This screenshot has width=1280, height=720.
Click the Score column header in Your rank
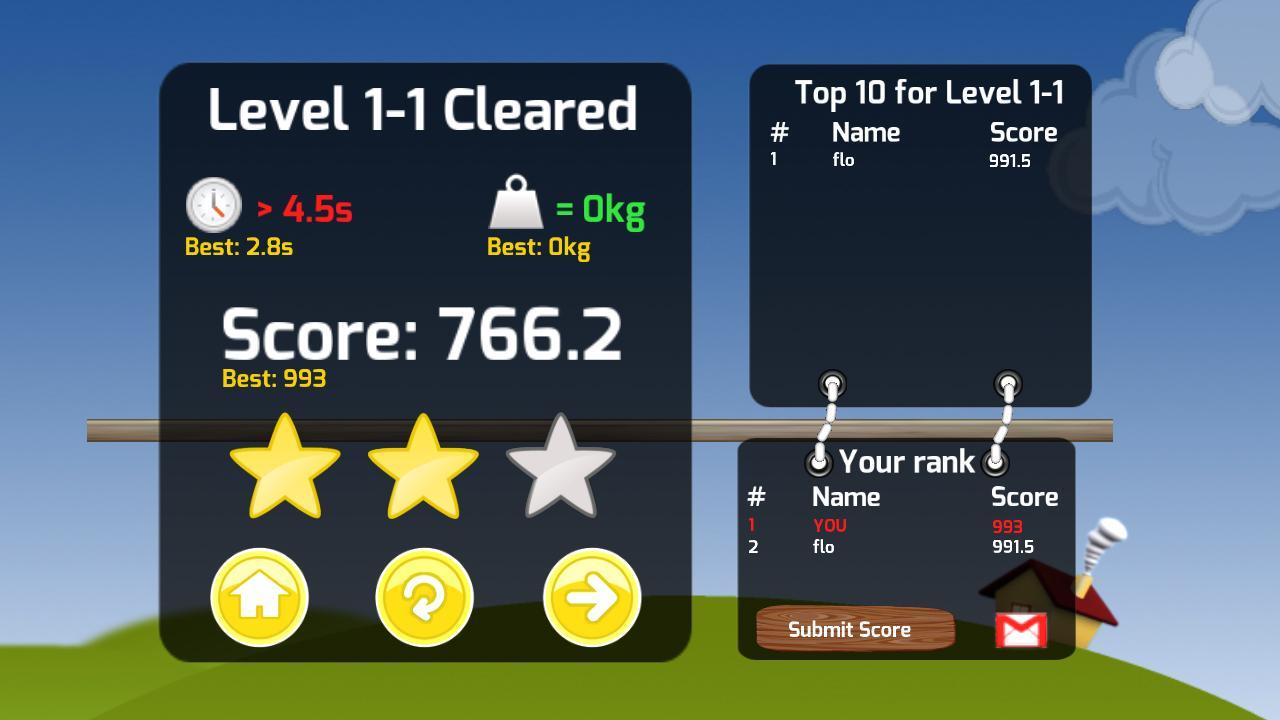(x=1025, y=496)
